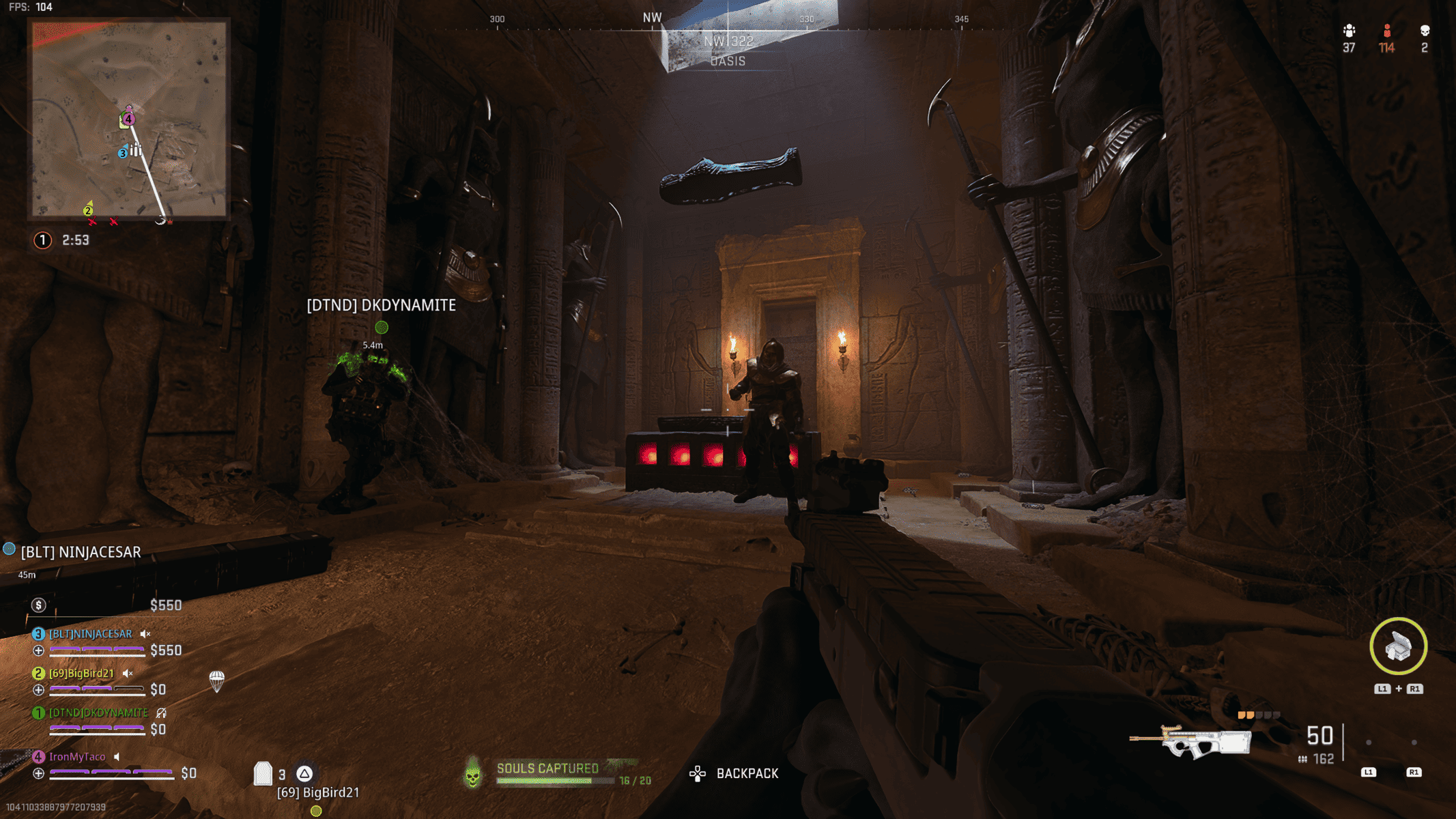Viewport: 1456px width, 819px height.
Task: Toggle BigBird21's muted speaker icon
Action: pyautogui.click(x=127, y=674)
